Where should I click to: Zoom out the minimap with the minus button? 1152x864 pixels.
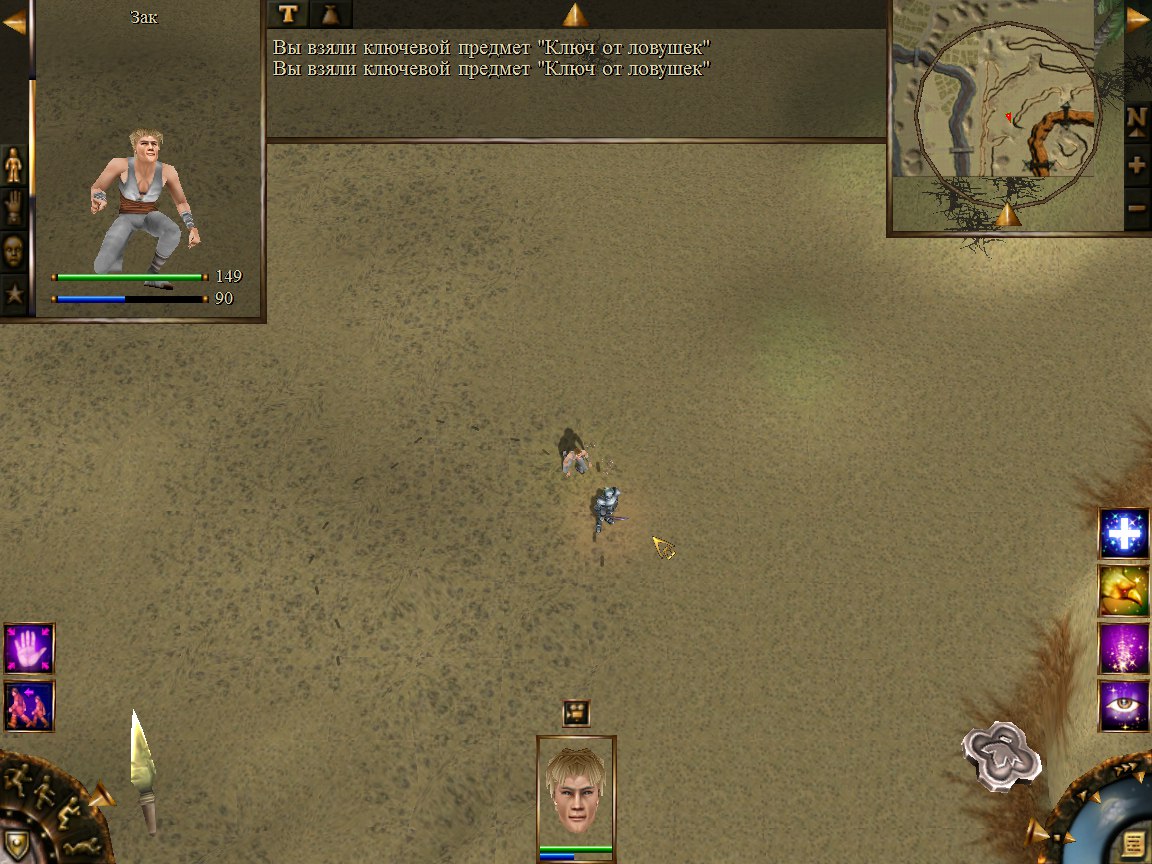click(x=1137, y=209)
